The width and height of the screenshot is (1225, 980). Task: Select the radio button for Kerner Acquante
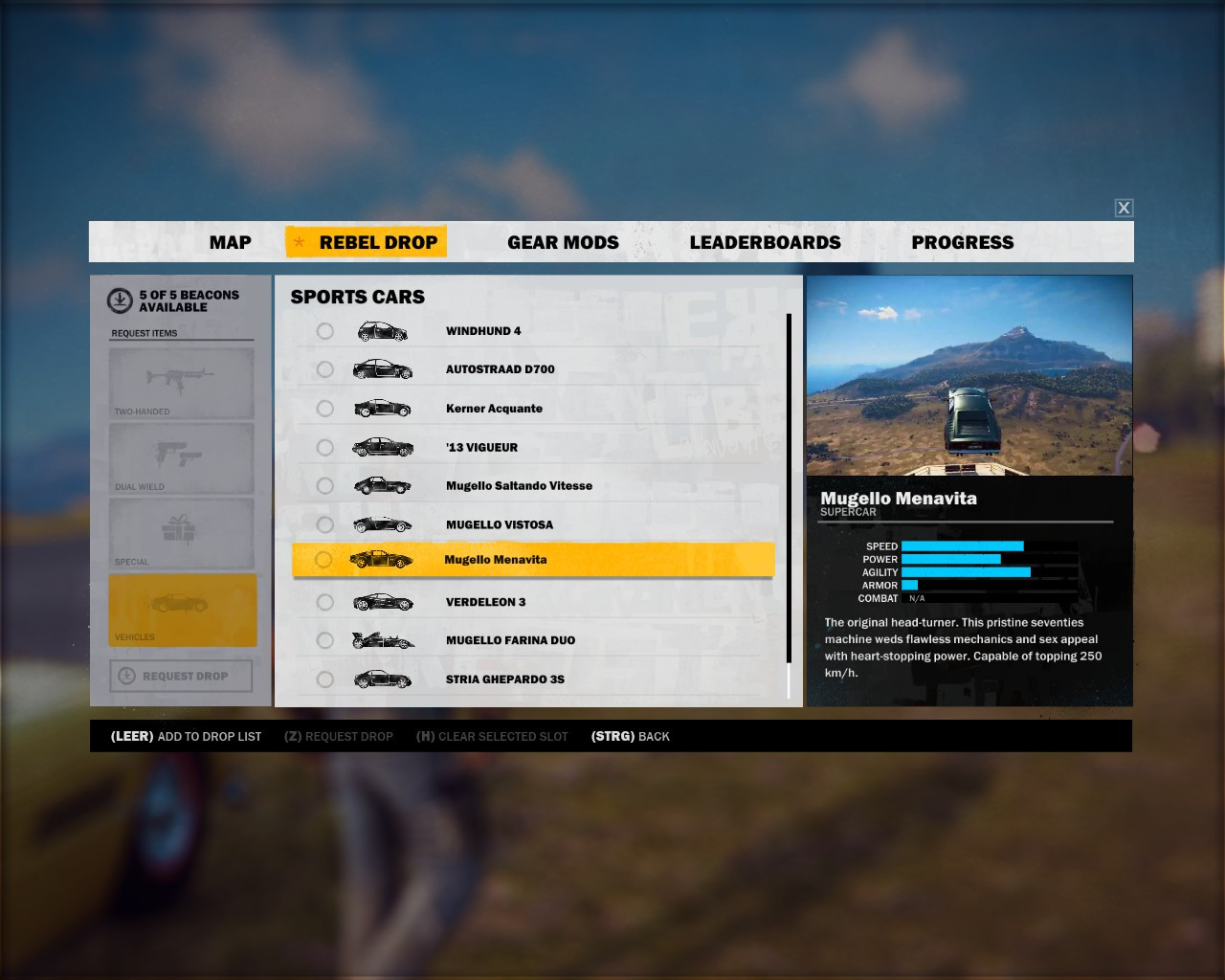click(324, 408)
